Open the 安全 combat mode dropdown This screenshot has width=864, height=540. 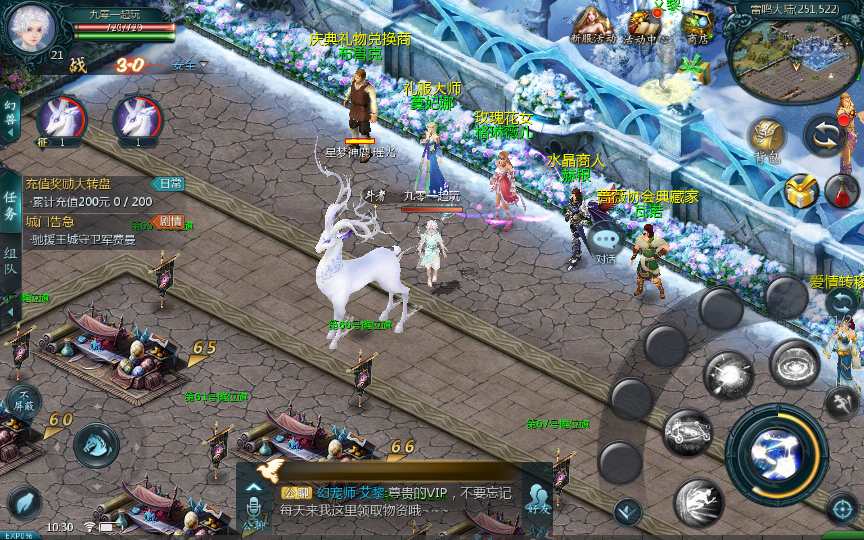pos(189,65)
